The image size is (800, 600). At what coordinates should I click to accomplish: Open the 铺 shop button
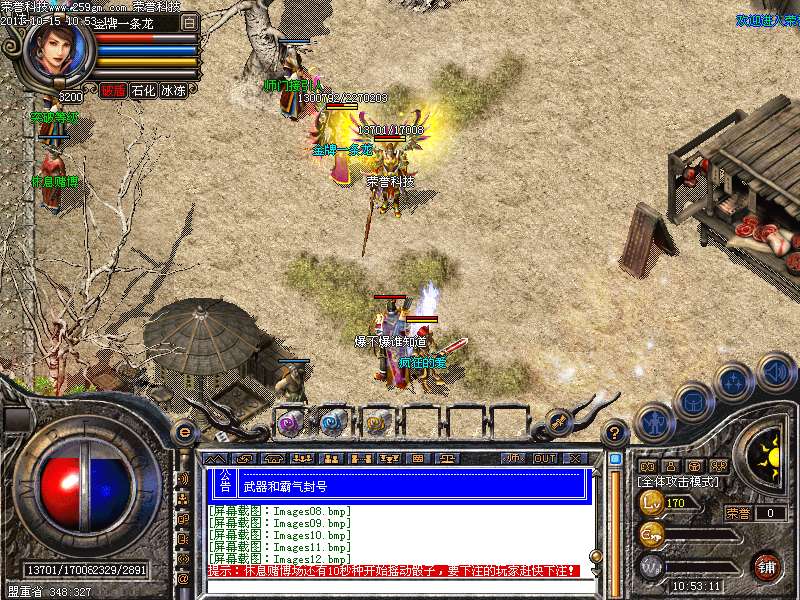(766, 566)
